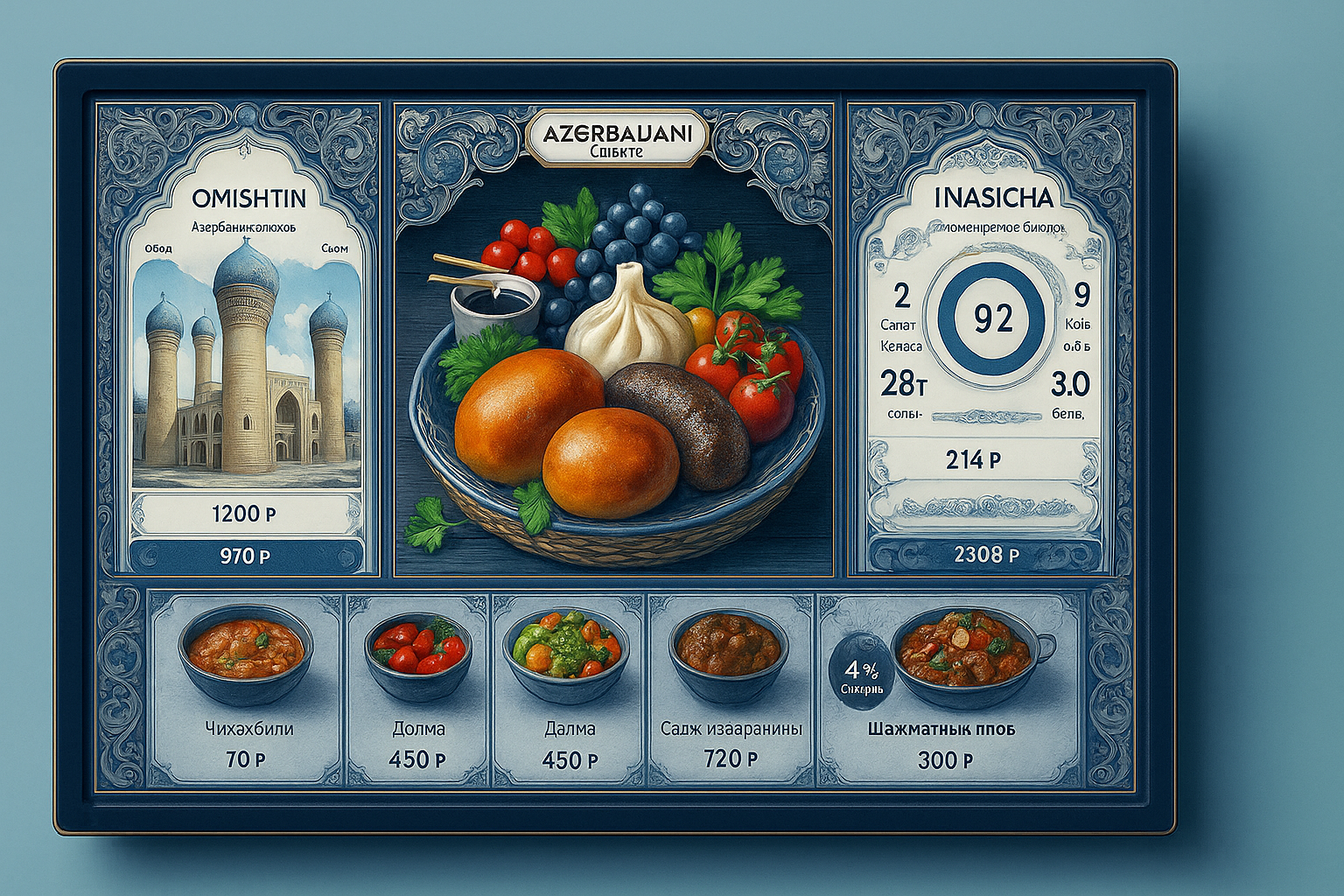The width and height of the screenshot is (1344, 896).
Task: Click the 214 ₽ price button
Action: (973, 459)
